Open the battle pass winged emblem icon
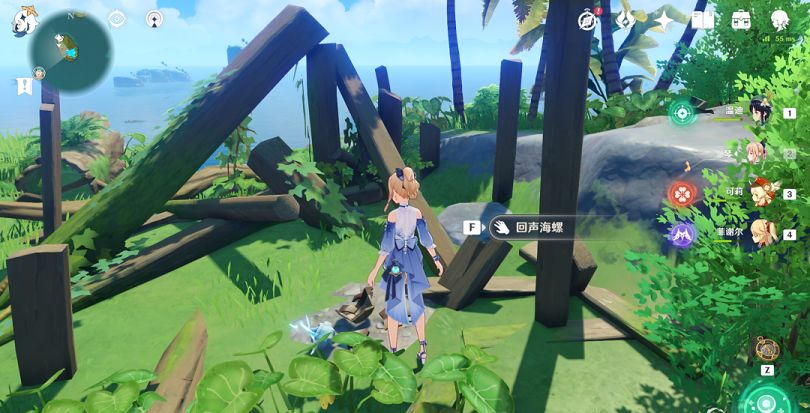Viewport: 810px width, 413px height. pyautogui.click(x=626, y=19)
